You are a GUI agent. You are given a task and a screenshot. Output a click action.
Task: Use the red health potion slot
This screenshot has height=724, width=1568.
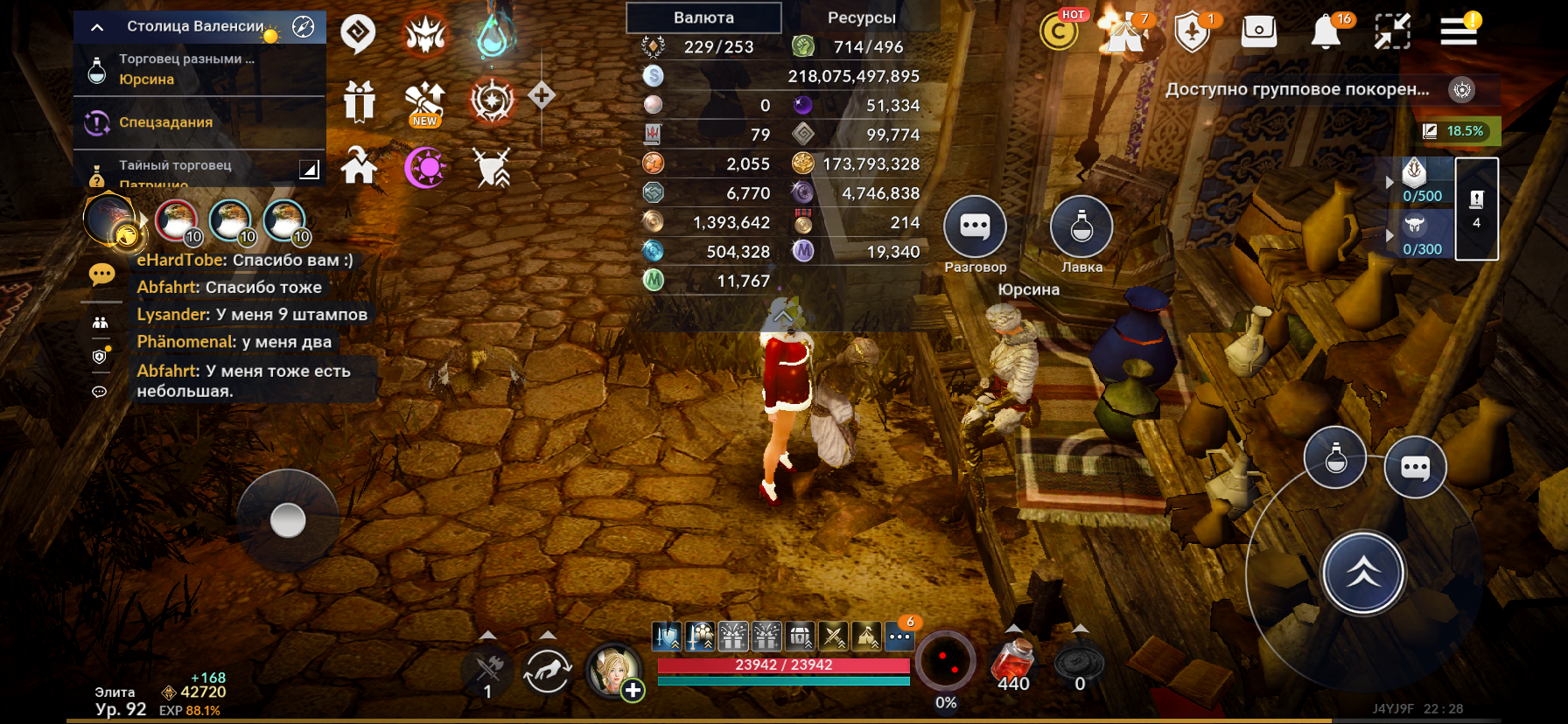point(1013,664)
